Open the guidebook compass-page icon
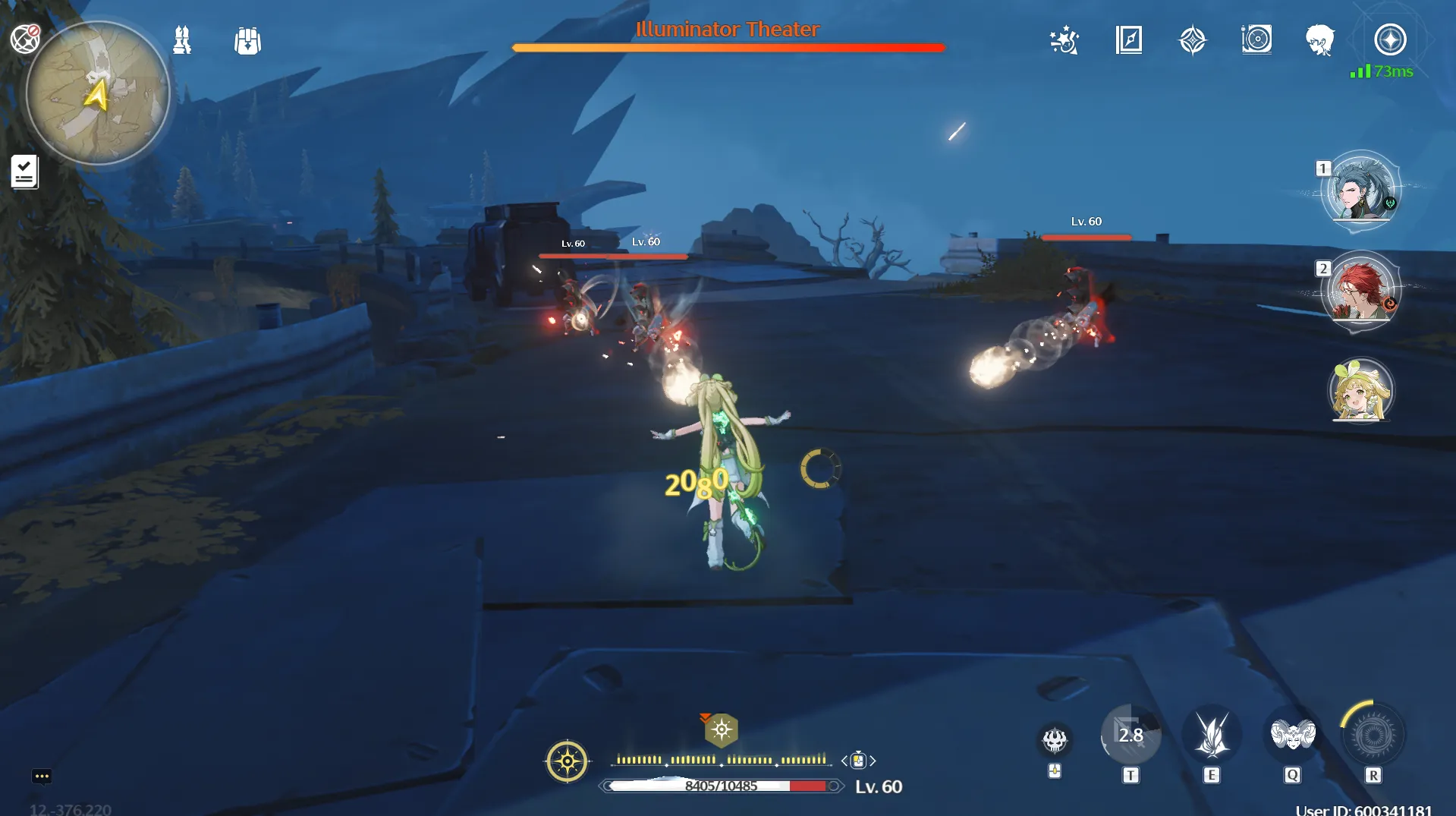Screen dimensions: 1456x816 pos(1129,40)
